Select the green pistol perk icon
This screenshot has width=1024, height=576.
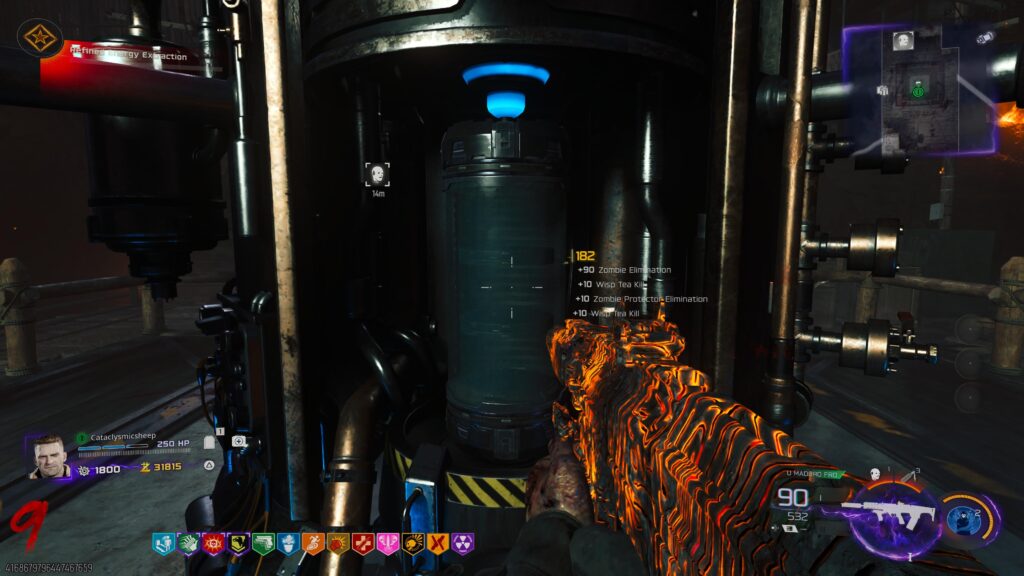click(x=263, y=543)
